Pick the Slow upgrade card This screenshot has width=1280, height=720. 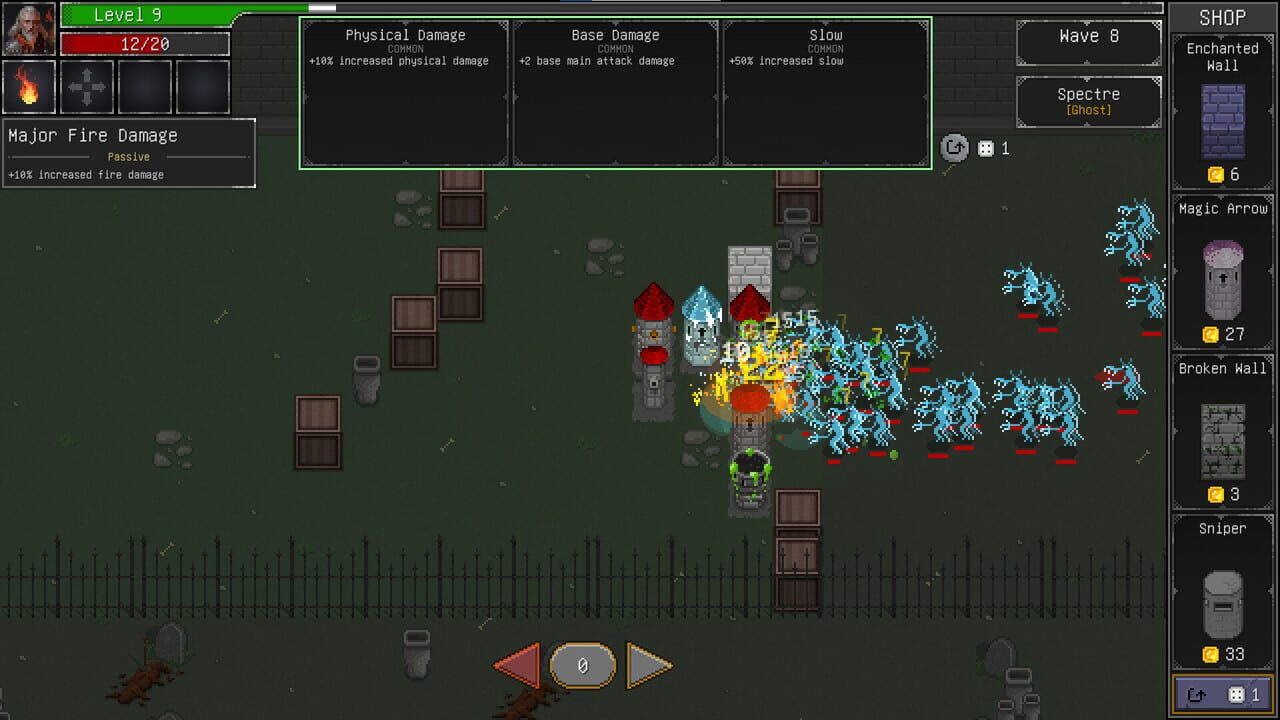825,90
